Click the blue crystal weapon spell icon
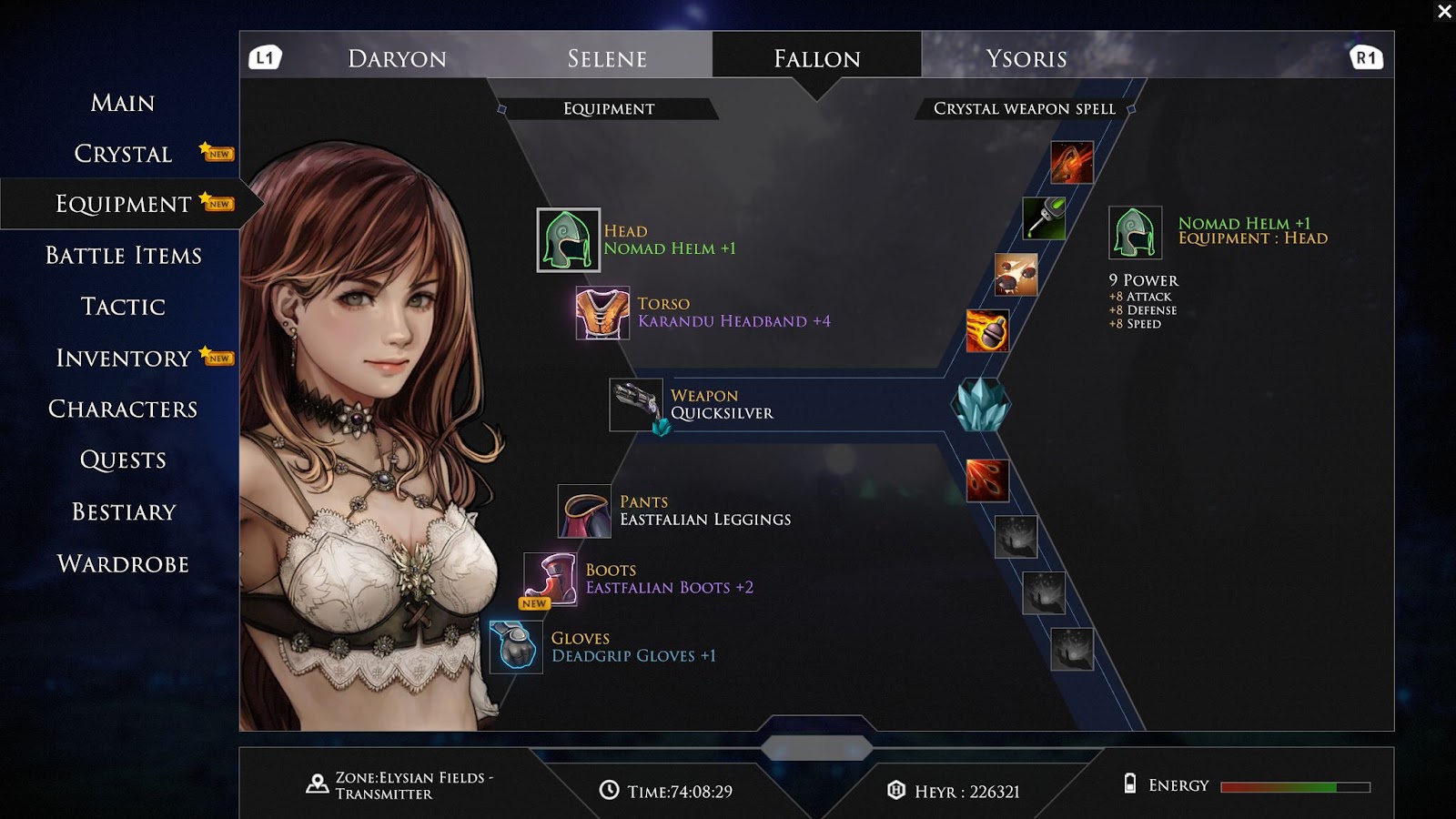Viewport: 1456px width, 819px height. pos(981,405)
